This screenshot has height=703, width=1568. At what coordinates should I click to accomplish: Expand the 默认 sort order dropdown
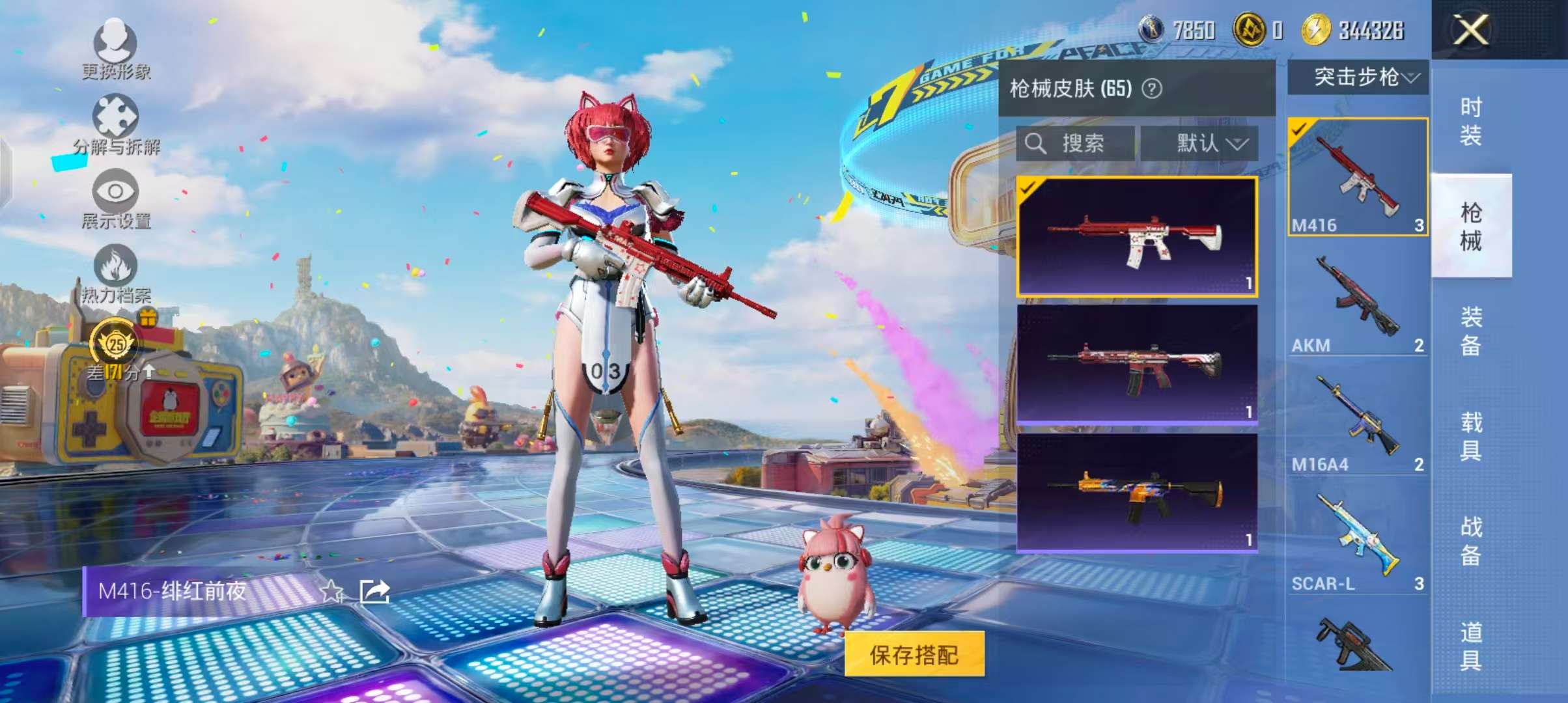coord(1201,145)
